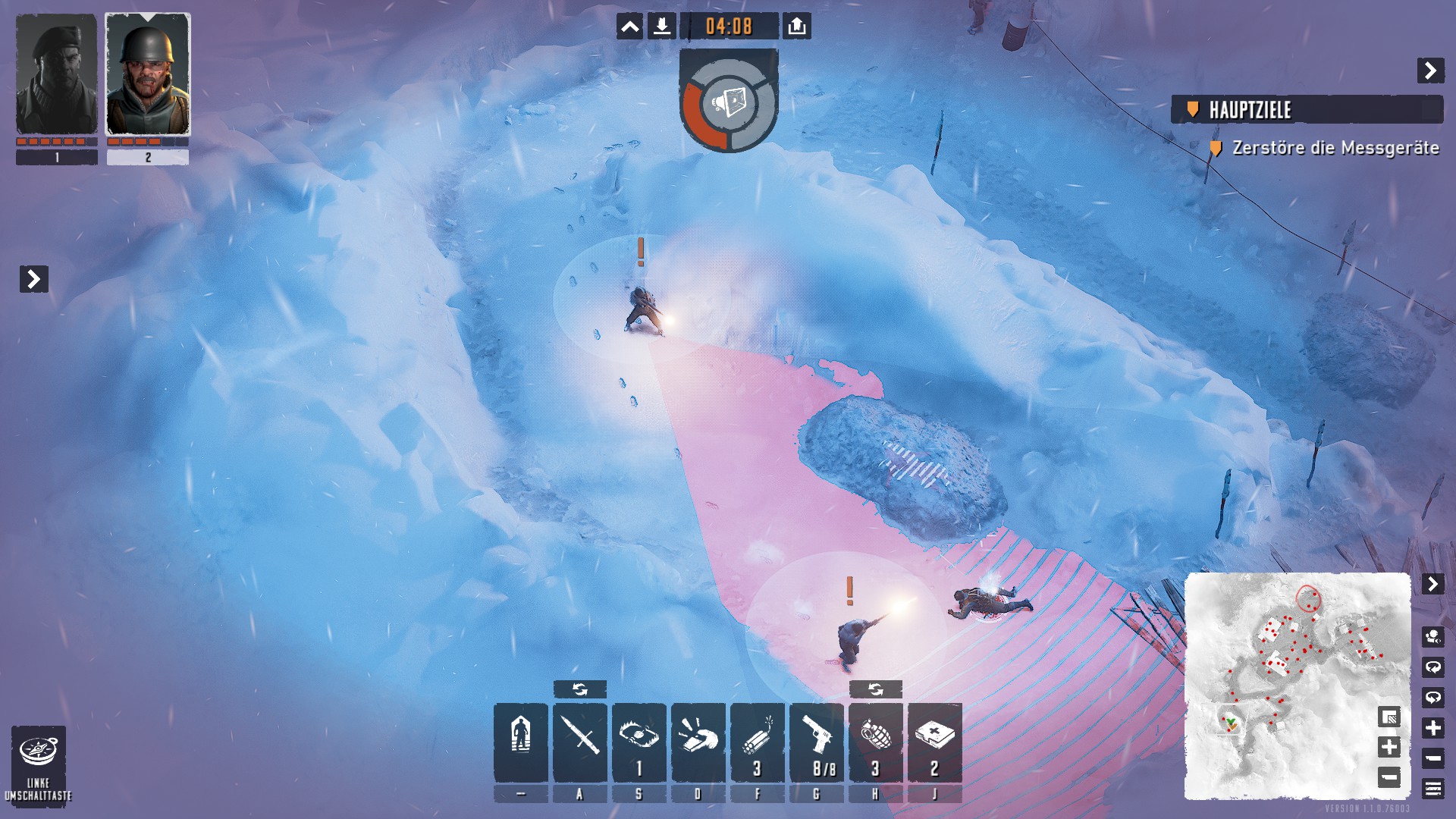The width and height of the screenshot is (1456, 819).
Task: Activate the whistle ability
Action: (x=698, y=742)
